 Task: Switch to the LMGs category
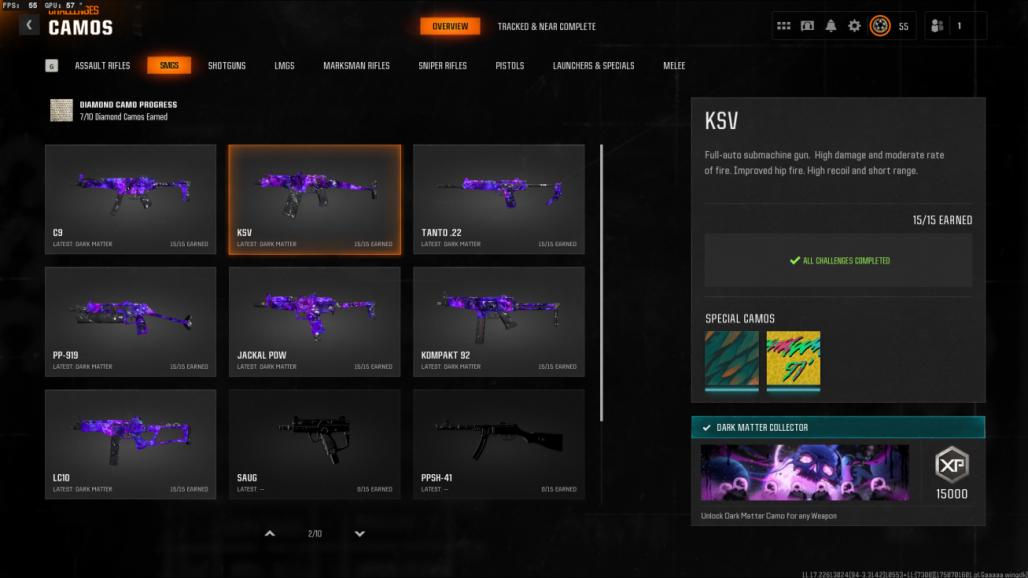point(284,66)
